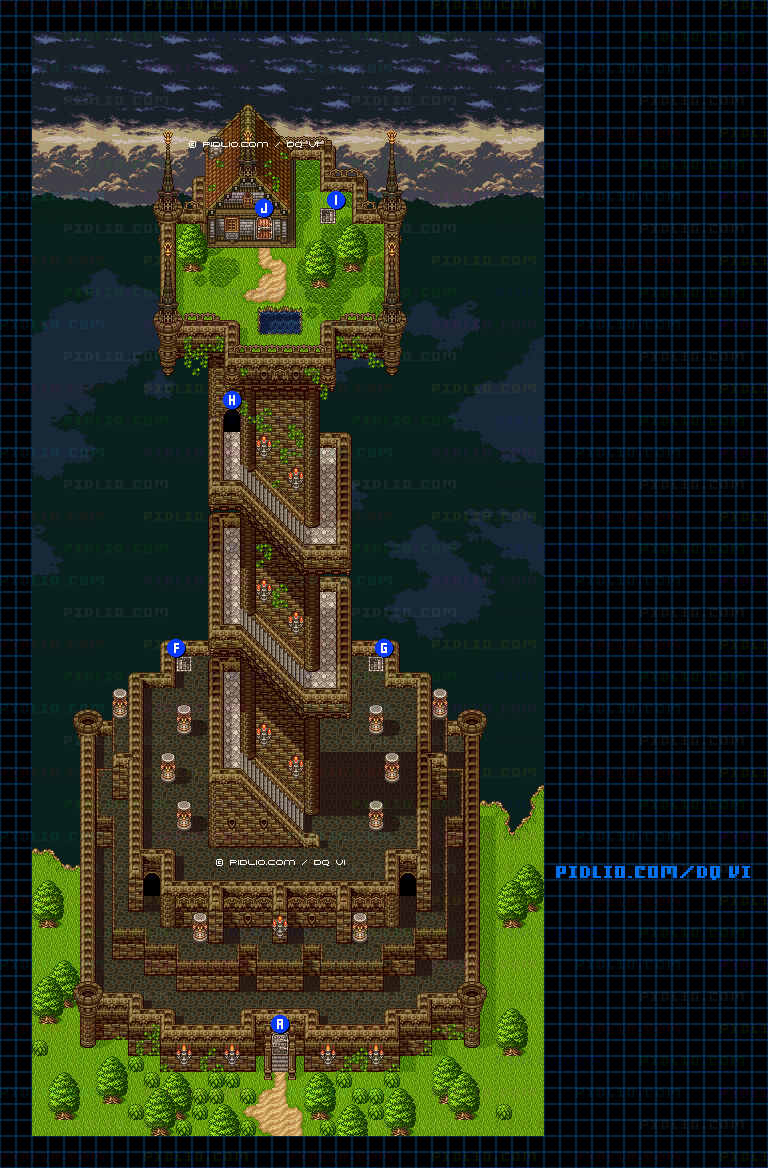Pick the blue I map marker
This screenshot has height=1168, width=768.
(336, 200)
